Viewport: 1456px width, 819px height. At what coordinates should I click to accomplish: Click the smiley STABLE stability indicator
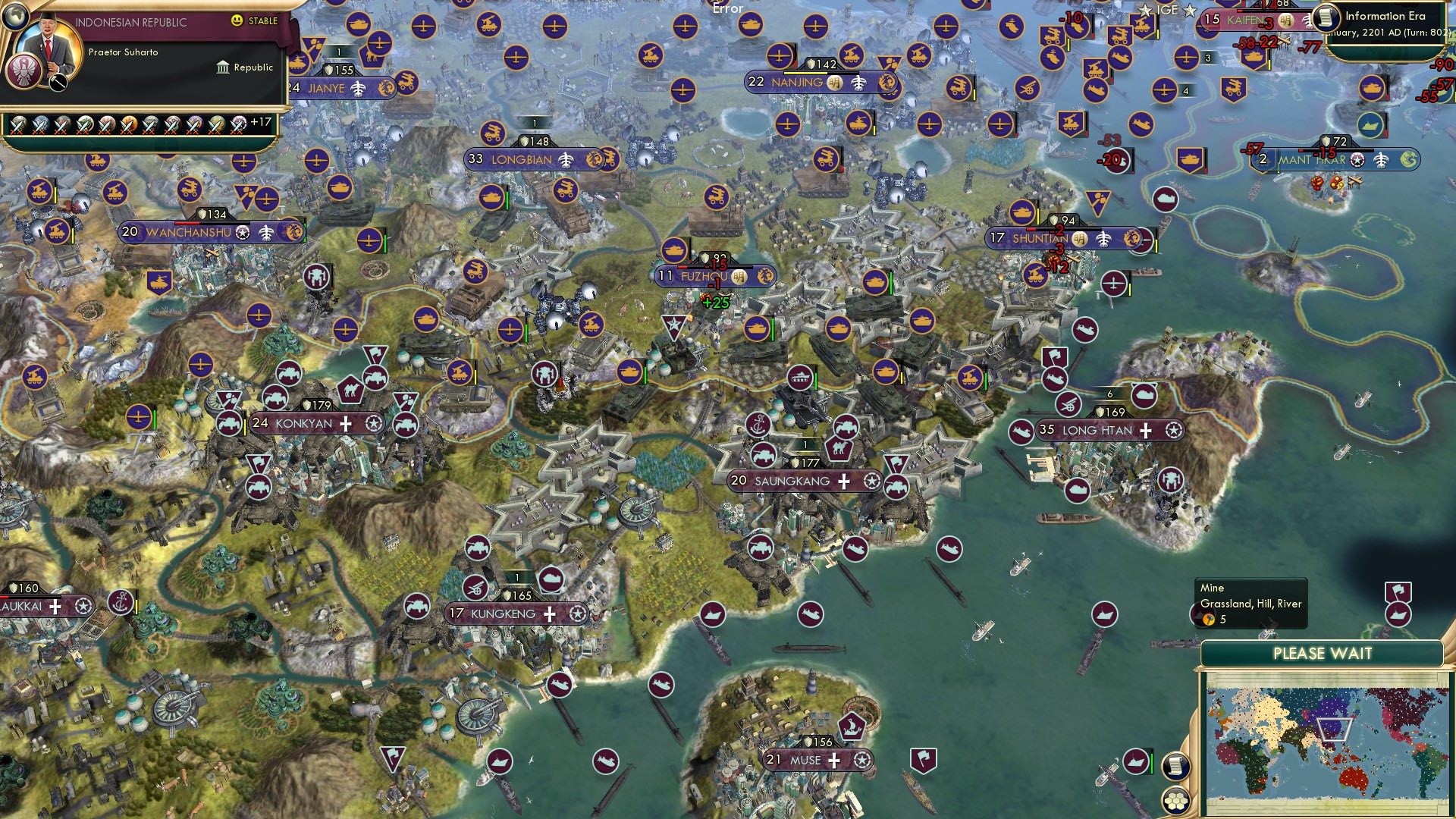pyautogui.click(x=237, y=20)
